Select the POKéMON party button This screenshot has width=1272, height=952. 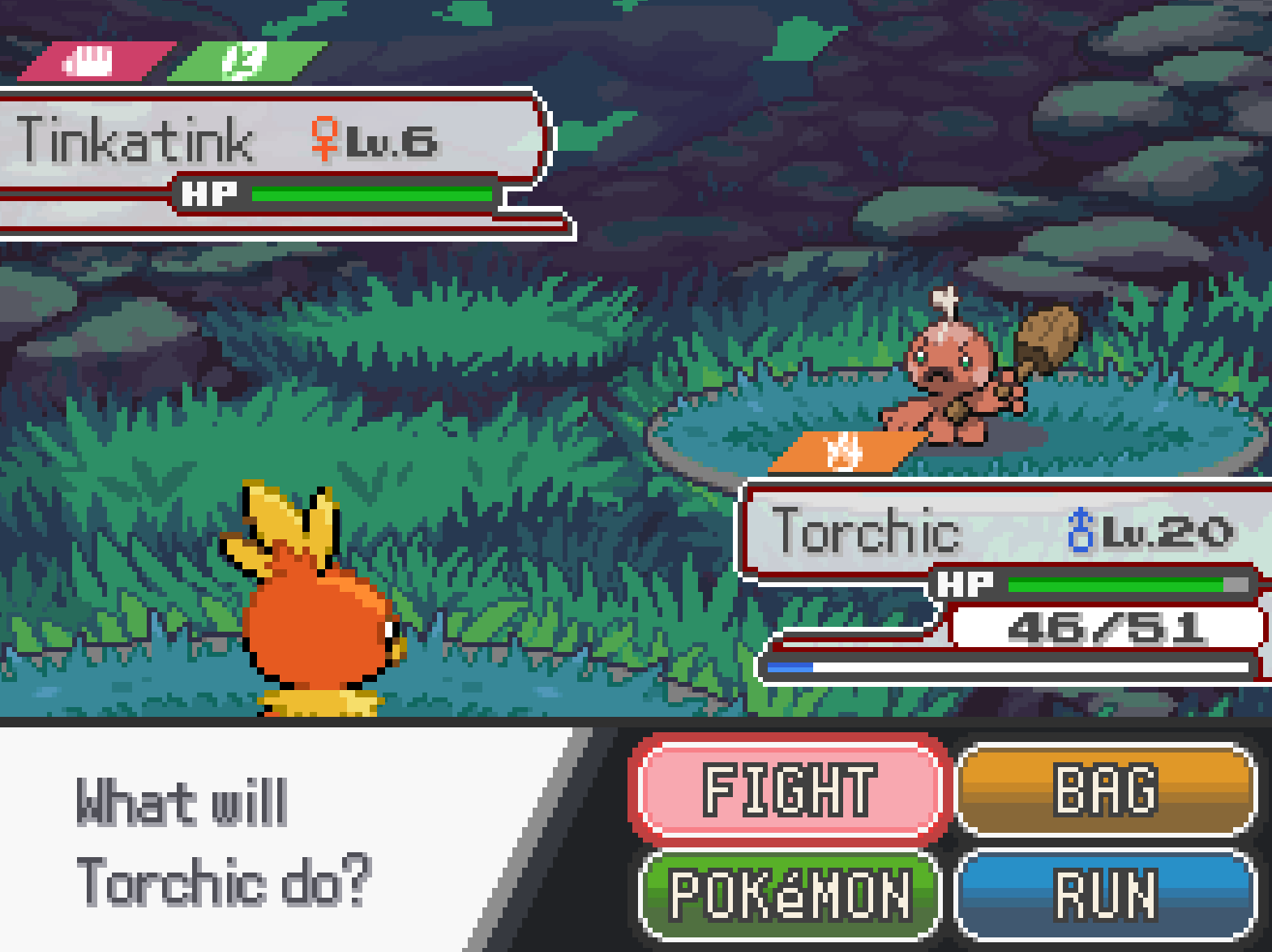790,894
